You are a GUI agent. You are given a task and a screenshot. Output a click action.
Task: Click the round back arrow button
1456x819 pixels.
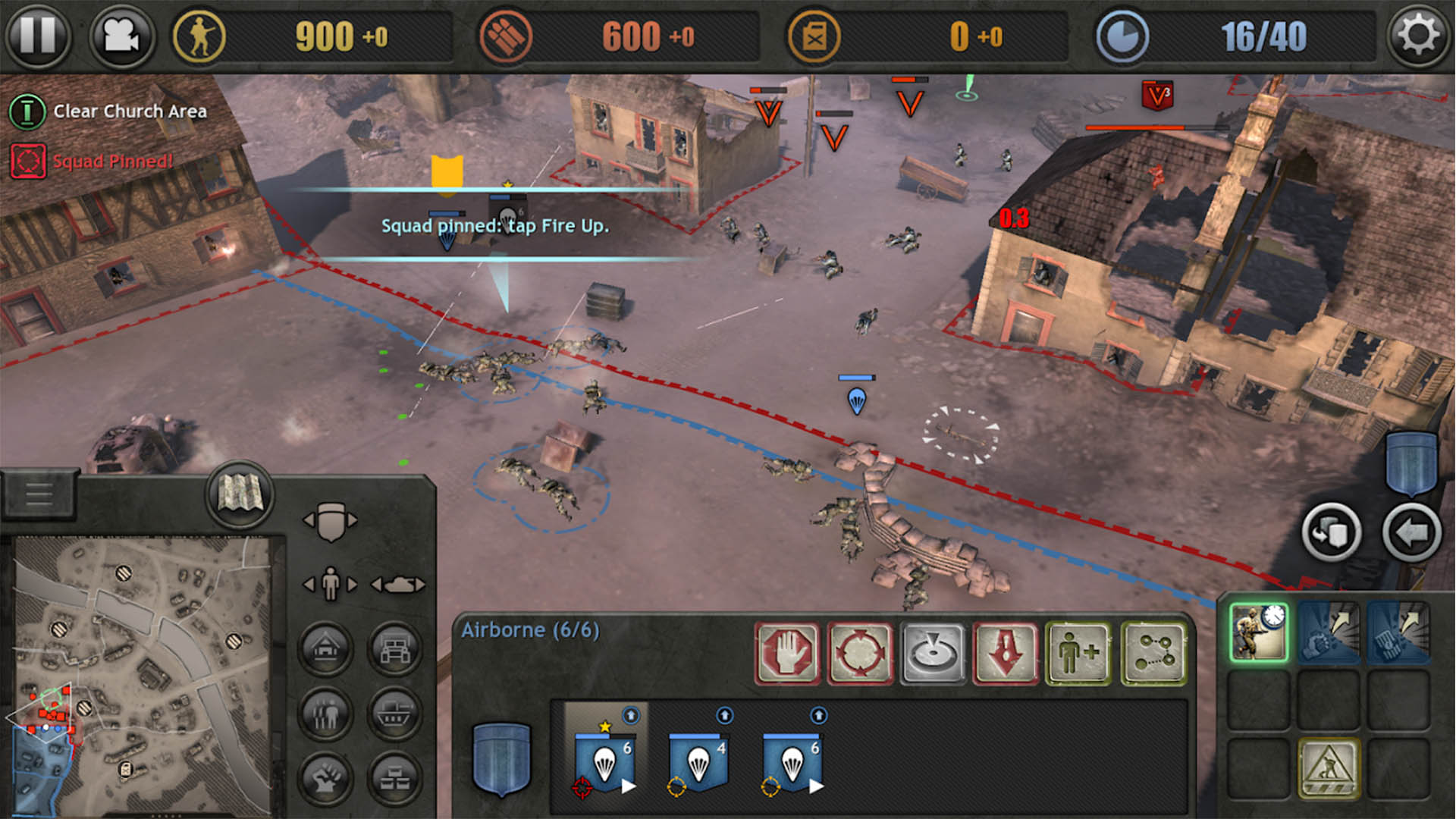[1411, 533]
